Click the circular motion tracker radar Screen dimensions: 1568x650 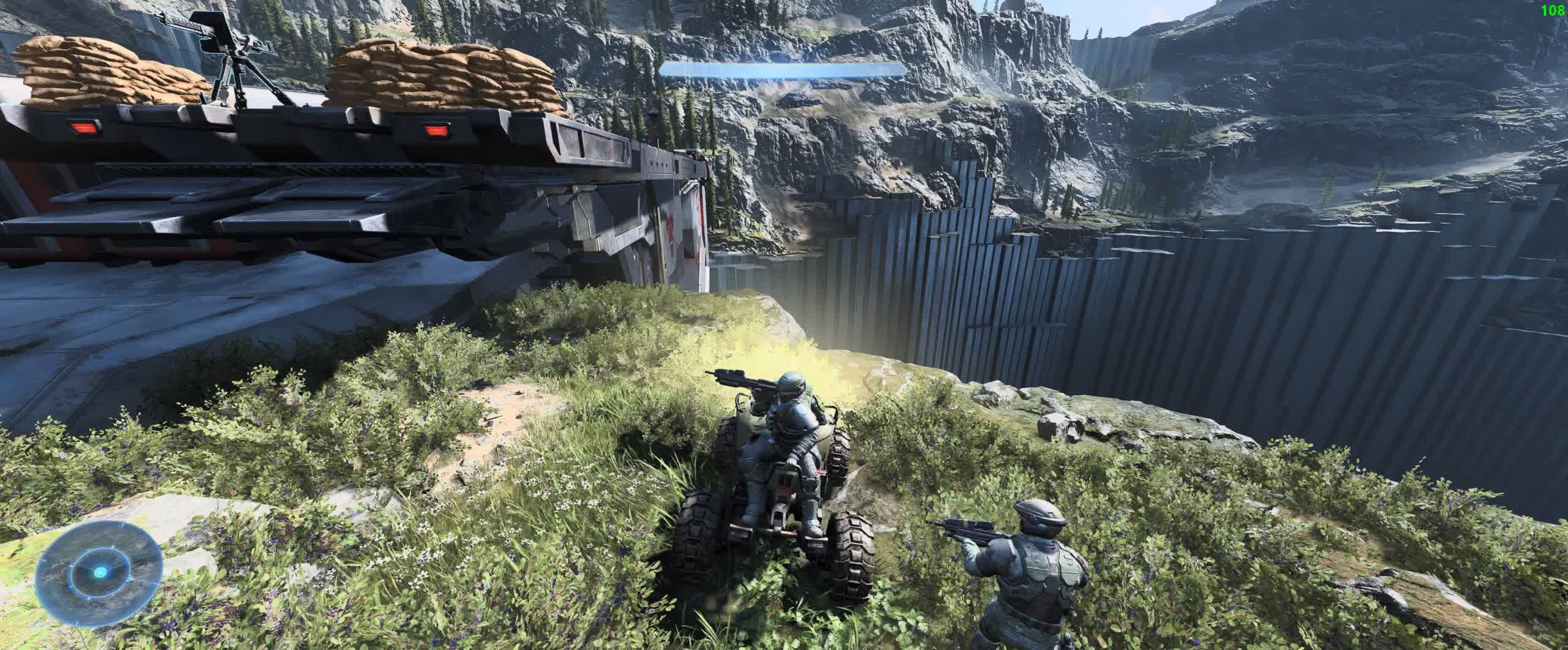point(99,572)
